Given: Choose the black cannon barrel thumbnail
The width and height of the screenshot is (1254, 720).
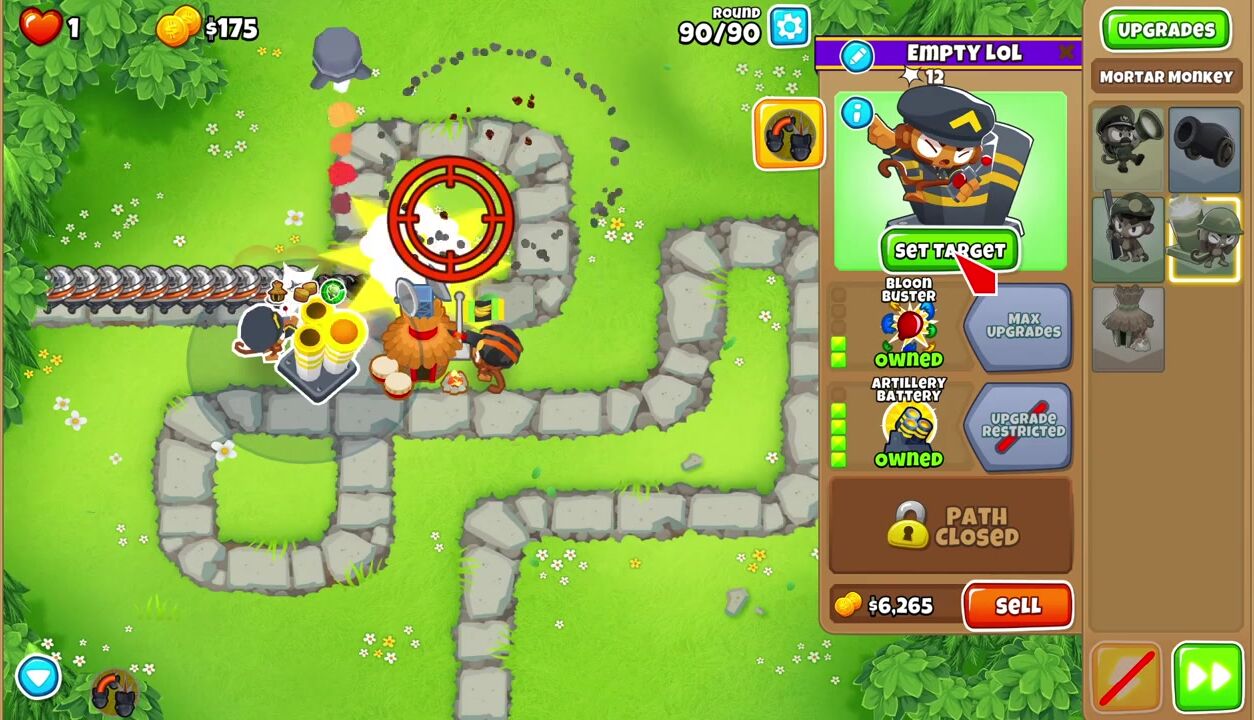Looking at the screenshot, I should pos(1204,150).
